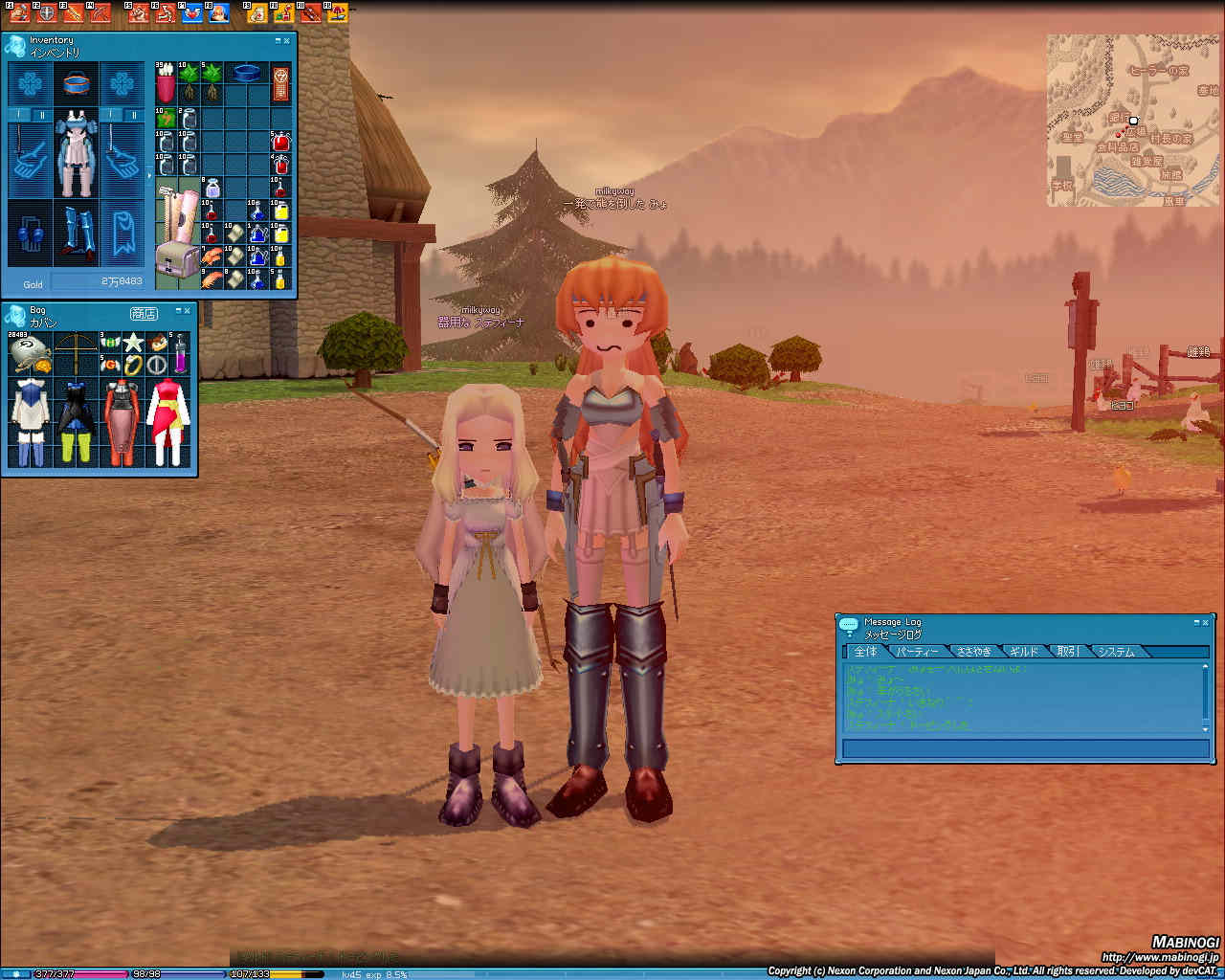Select the gold ring in the bag
1225x980 pixels.
(133, 365)
